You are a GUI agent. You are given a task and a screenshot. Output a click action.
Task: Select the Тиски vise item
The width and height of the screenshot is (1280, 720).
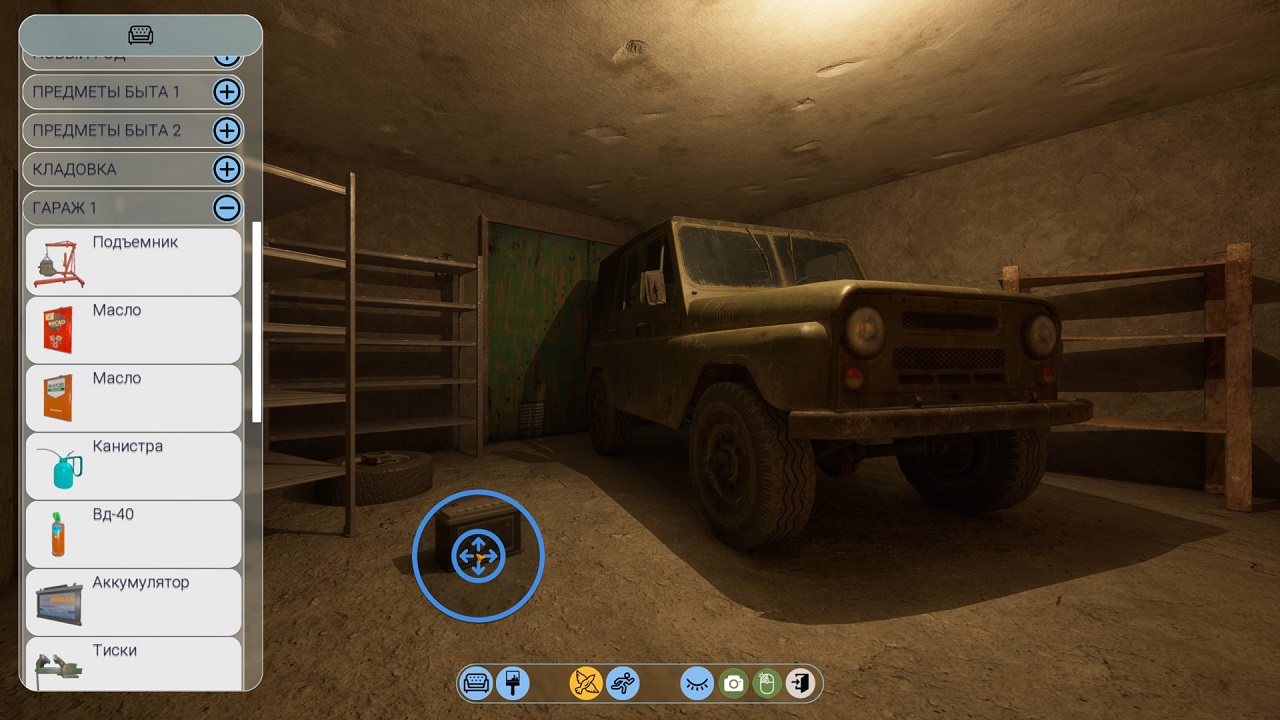pyautogui.click(x=133, y=663)
